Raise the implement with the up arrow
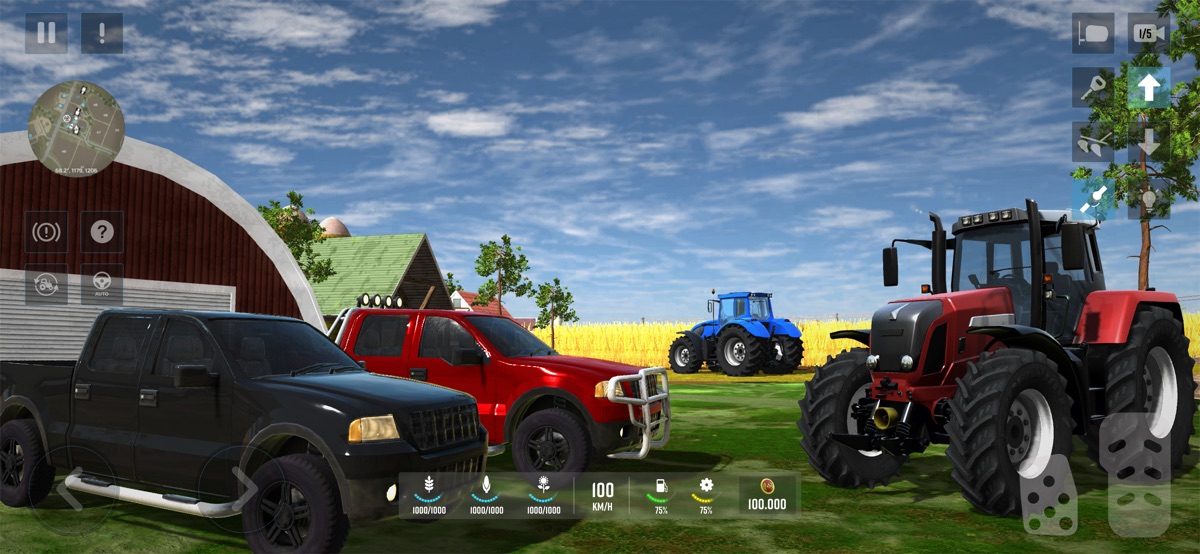The image size is (1200, 554). [x=1148, y=88]
